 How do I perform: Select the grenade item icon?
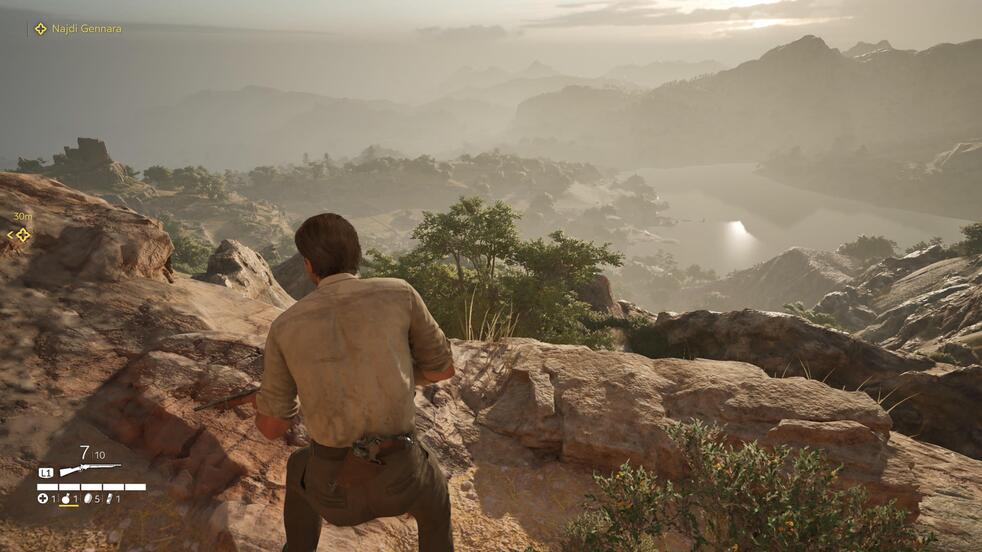coord(66,498)
